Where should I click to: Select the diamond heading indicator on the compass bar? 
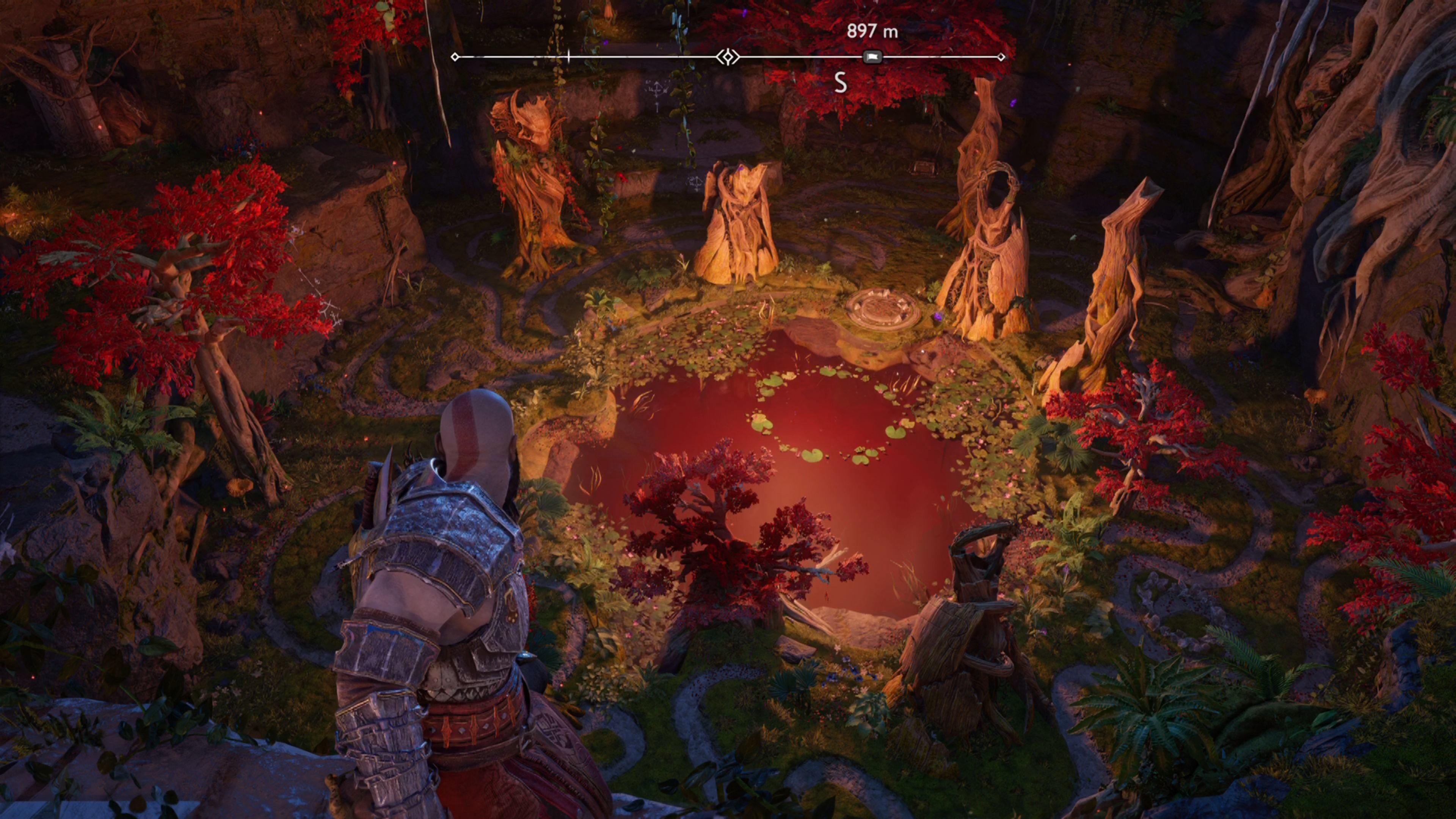coord(728,56)
